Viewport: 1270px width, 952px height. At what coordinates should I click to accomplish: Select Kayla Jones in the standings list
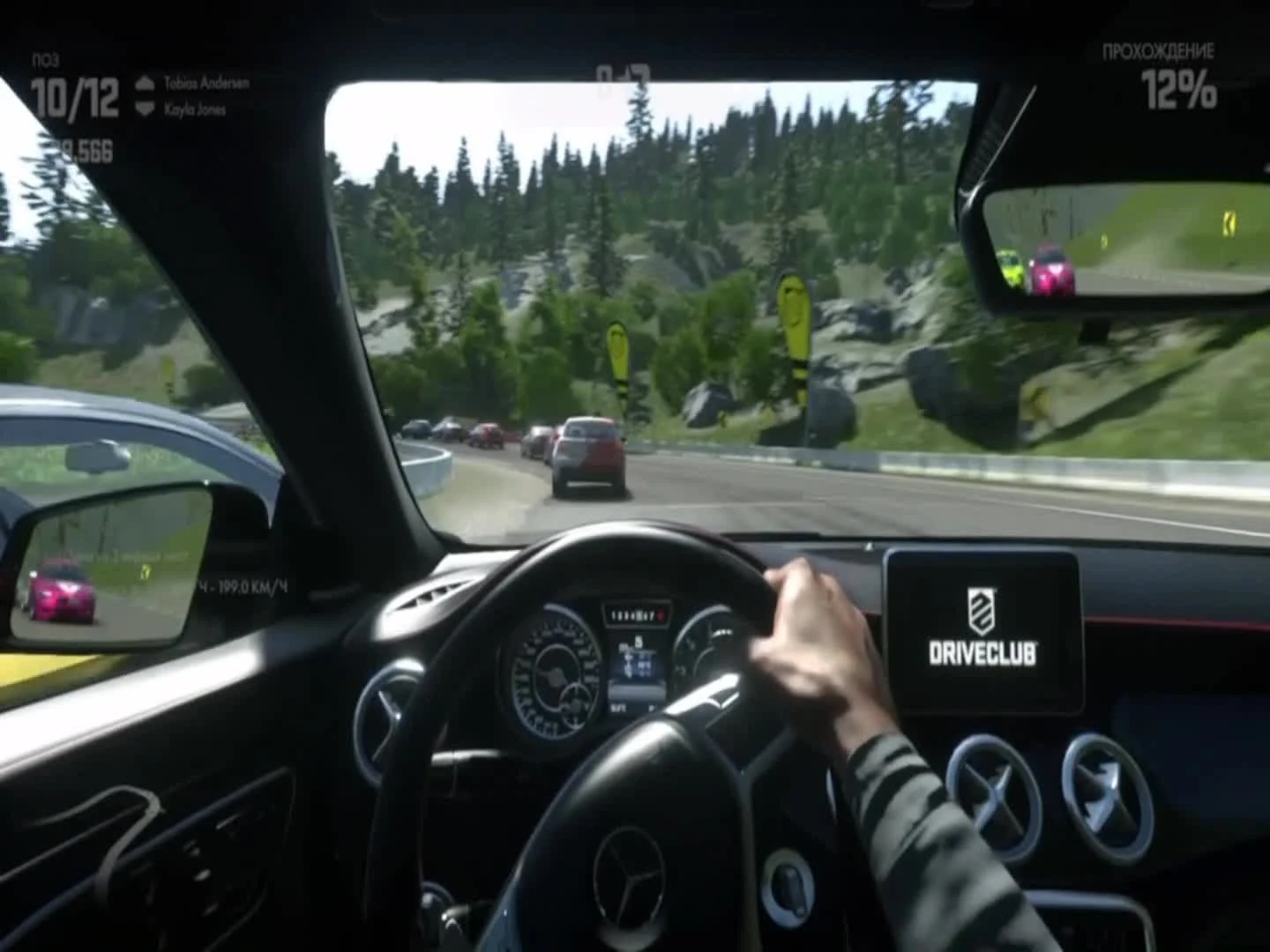click(197, 108)
